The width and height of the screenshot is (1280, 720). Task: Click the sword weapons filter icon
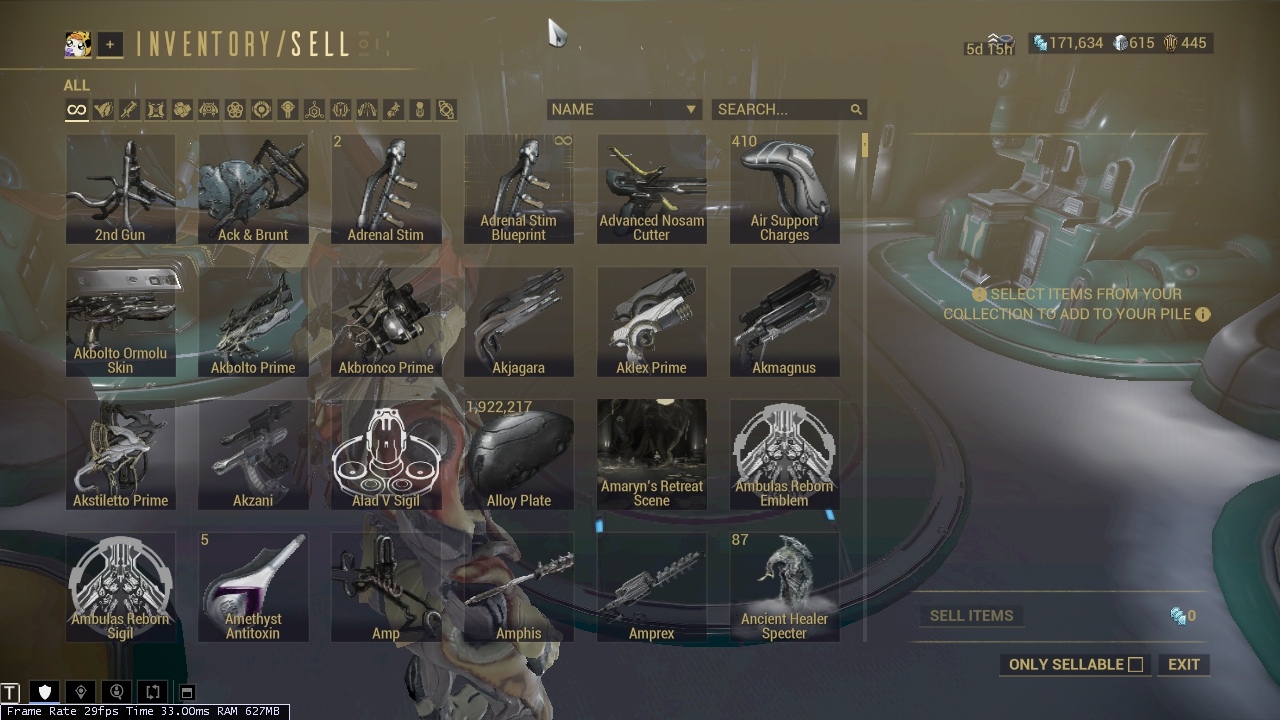[x=129, y=110]
